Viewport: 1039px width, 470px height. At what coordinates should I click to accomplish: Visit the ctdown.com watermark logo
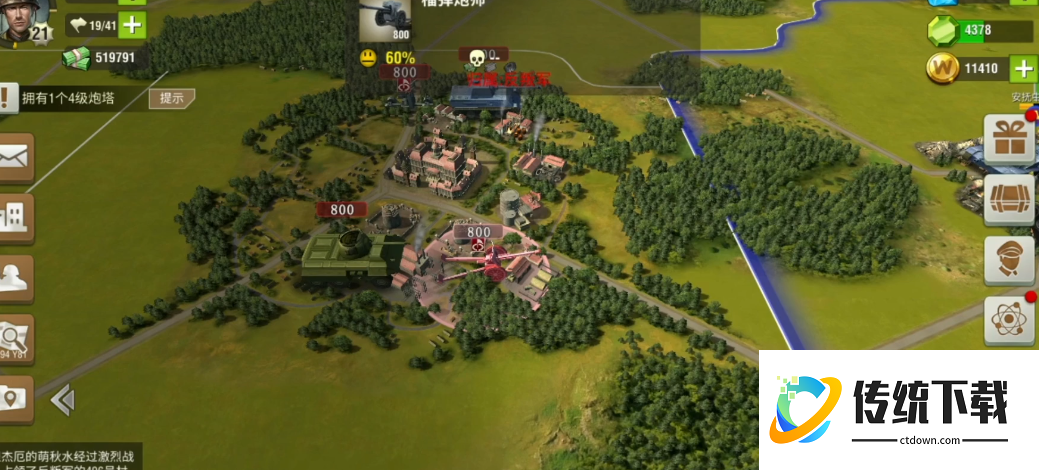[x=896, y=410]
